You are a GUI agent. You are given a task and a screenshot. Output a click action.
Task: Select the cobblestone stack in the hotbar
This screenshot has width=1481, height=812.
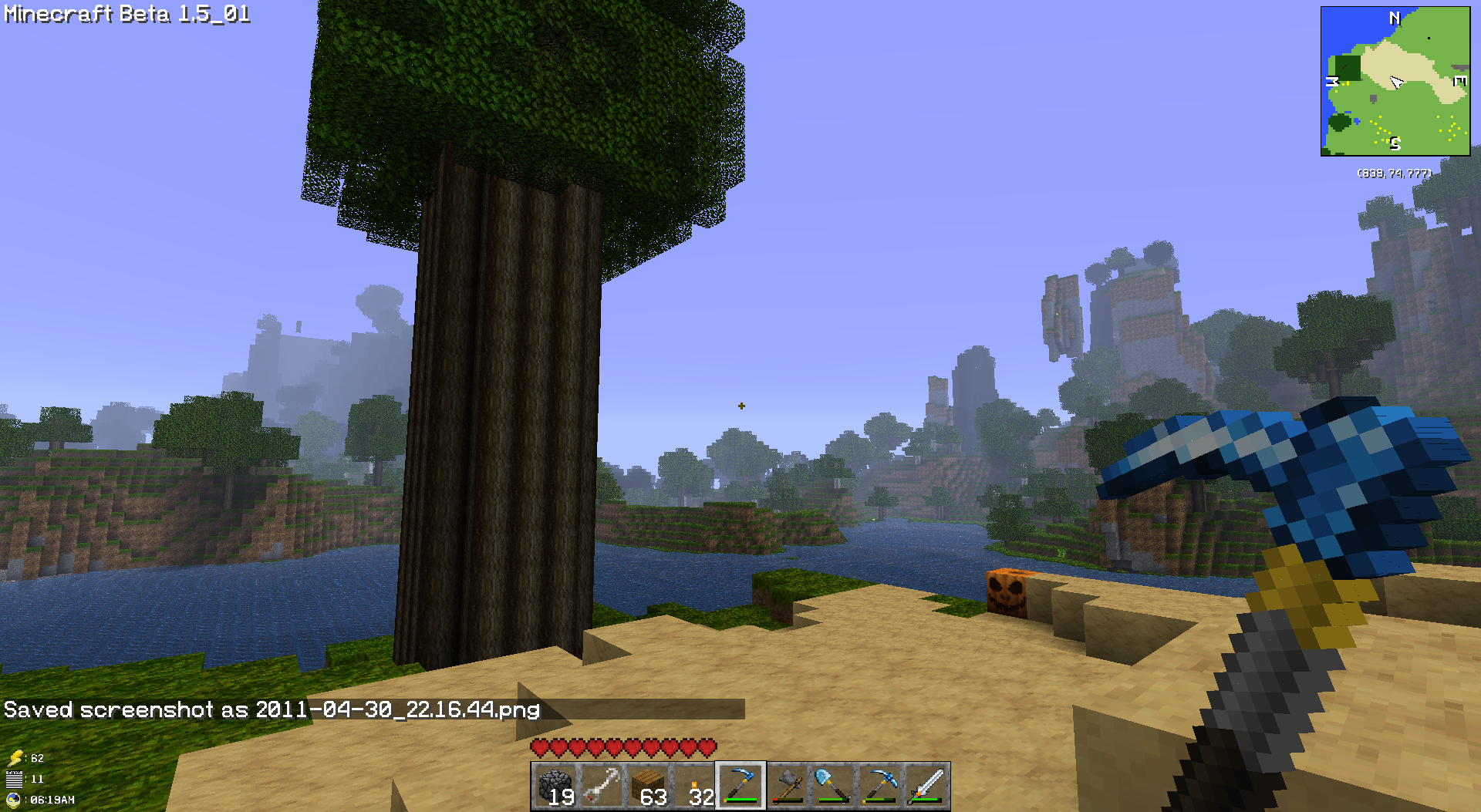tap(555, 786)
